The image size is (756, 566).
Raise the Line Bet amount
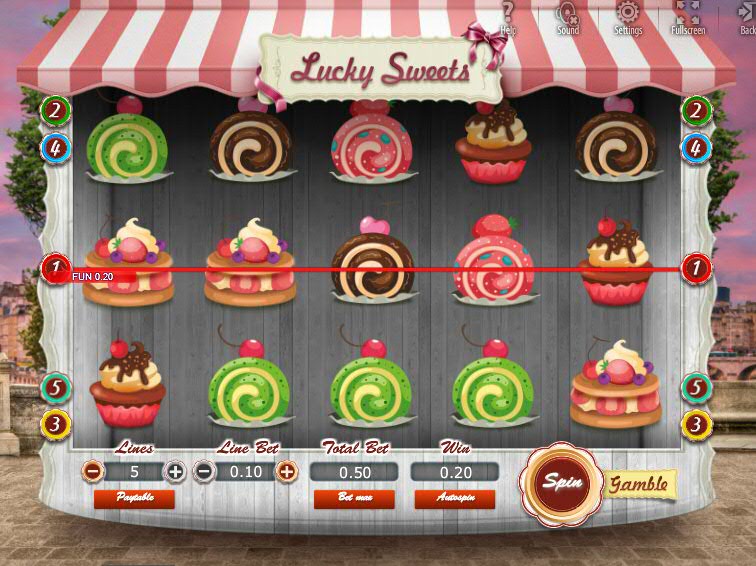tap(287, 471)
